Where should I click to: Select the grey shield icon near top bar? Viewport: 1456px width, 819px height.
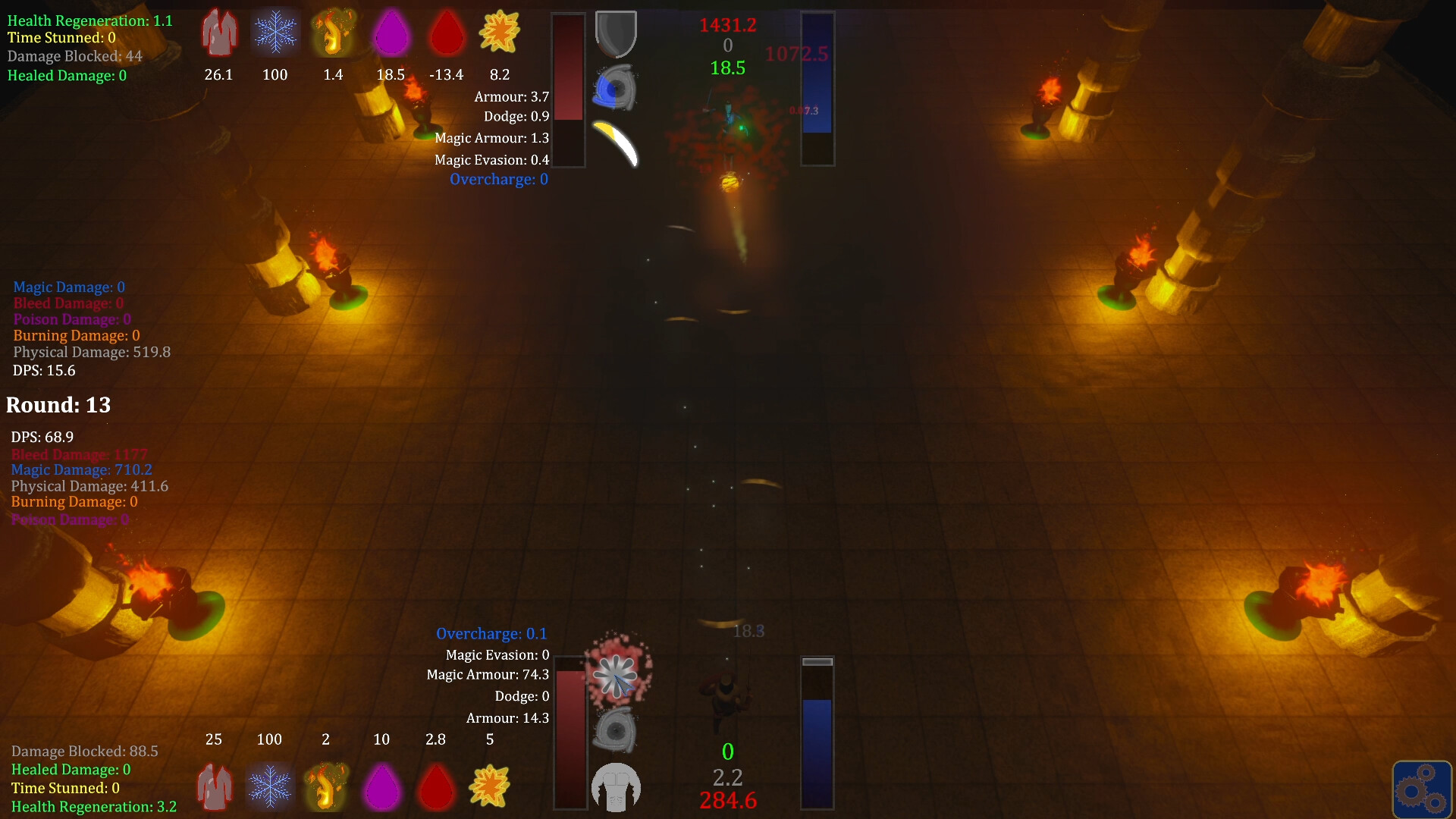pyautogui.click(x=616, y=33)
